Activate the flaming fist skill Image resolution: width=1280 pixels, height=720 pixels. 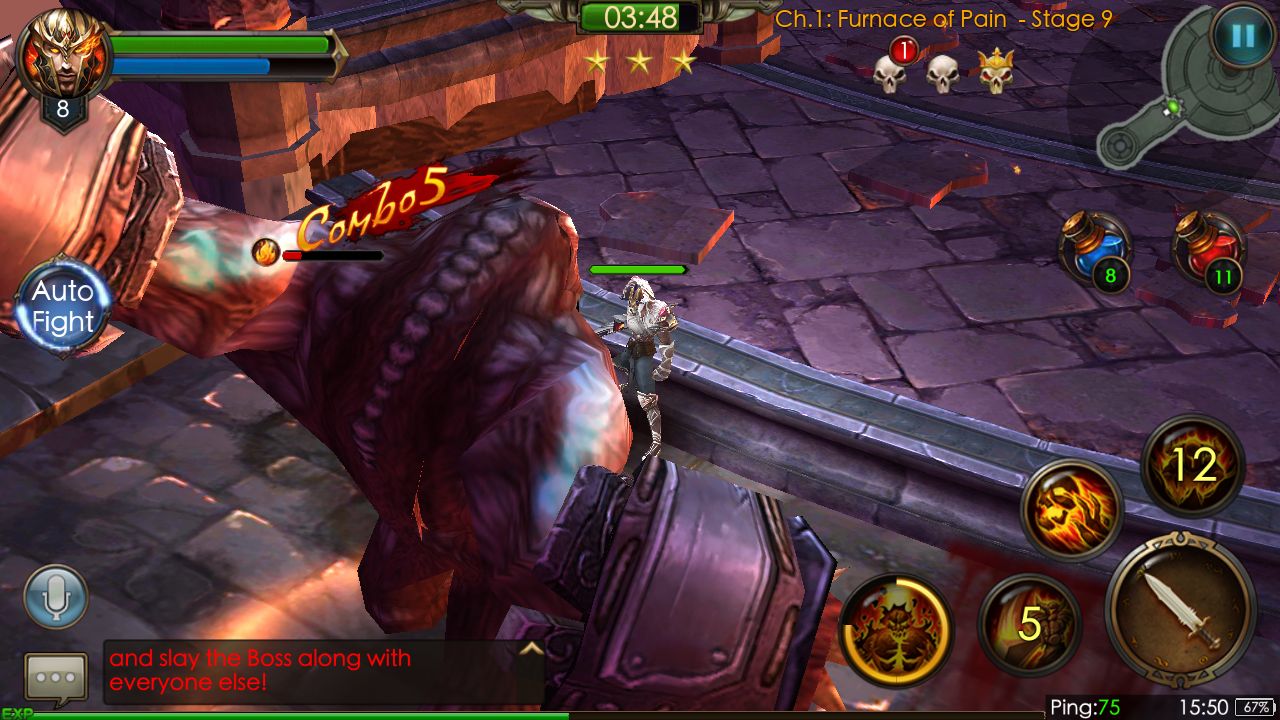(1071, 510)
